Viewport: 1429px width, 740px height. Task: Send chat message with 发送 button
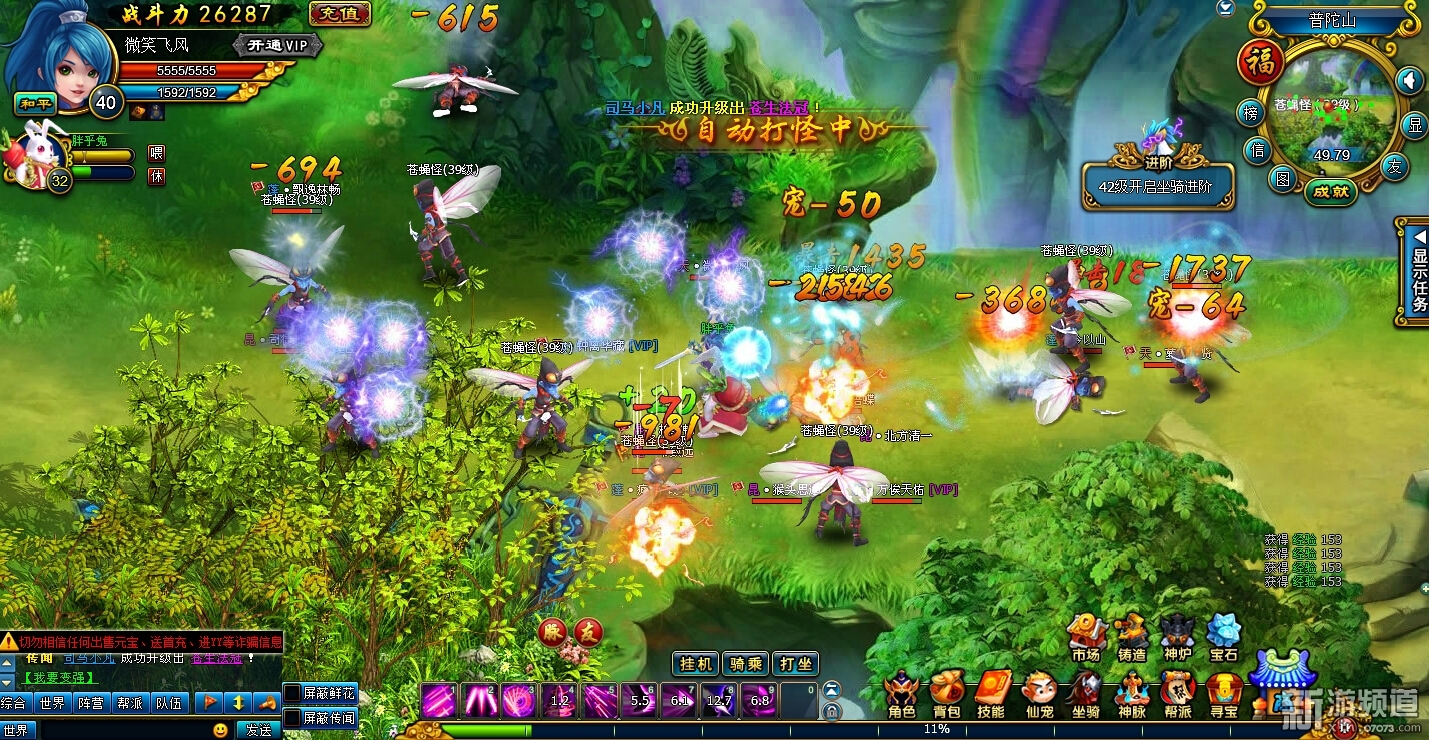pos(259,730)
